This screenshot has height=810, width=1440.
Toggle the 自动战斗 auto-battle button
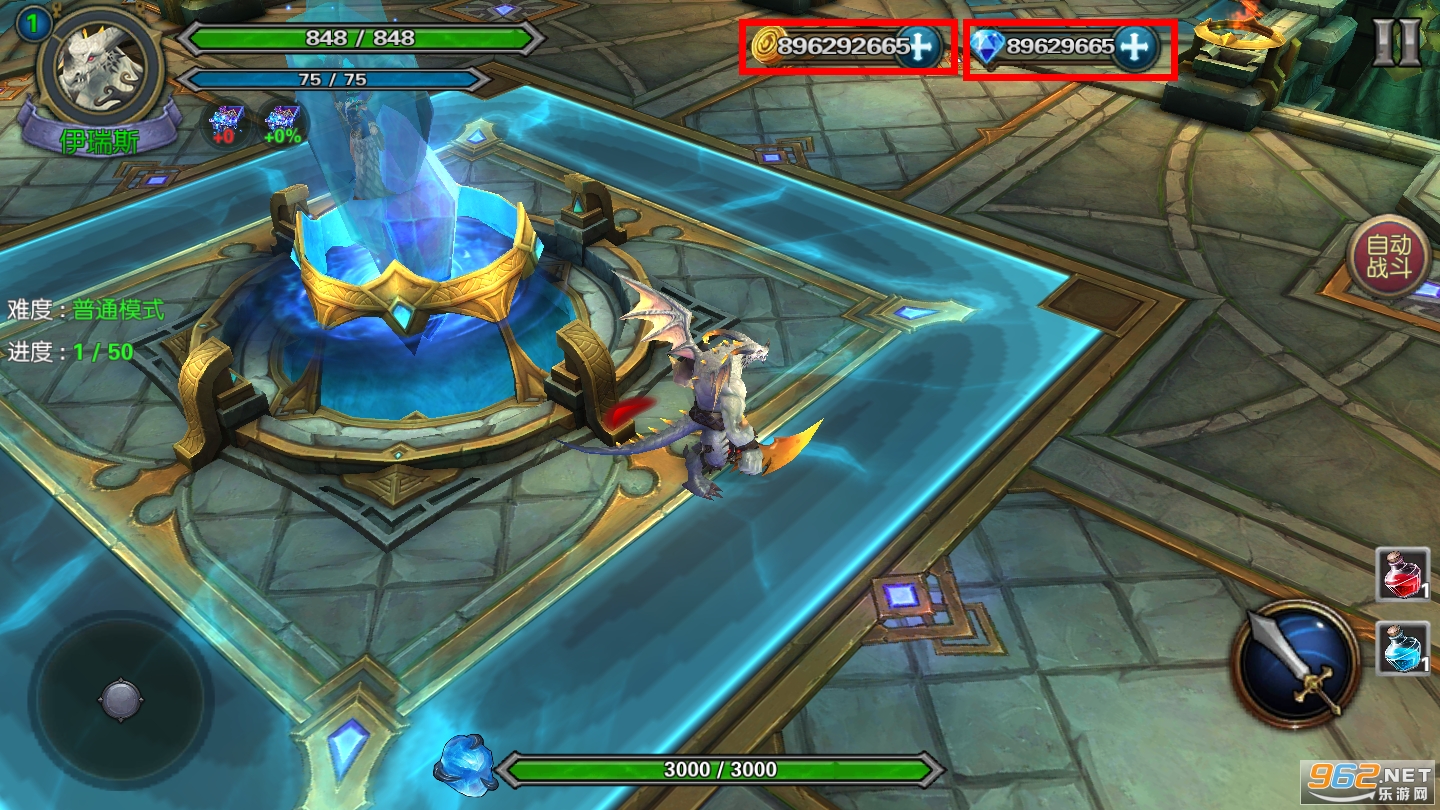pos(1387,256)
